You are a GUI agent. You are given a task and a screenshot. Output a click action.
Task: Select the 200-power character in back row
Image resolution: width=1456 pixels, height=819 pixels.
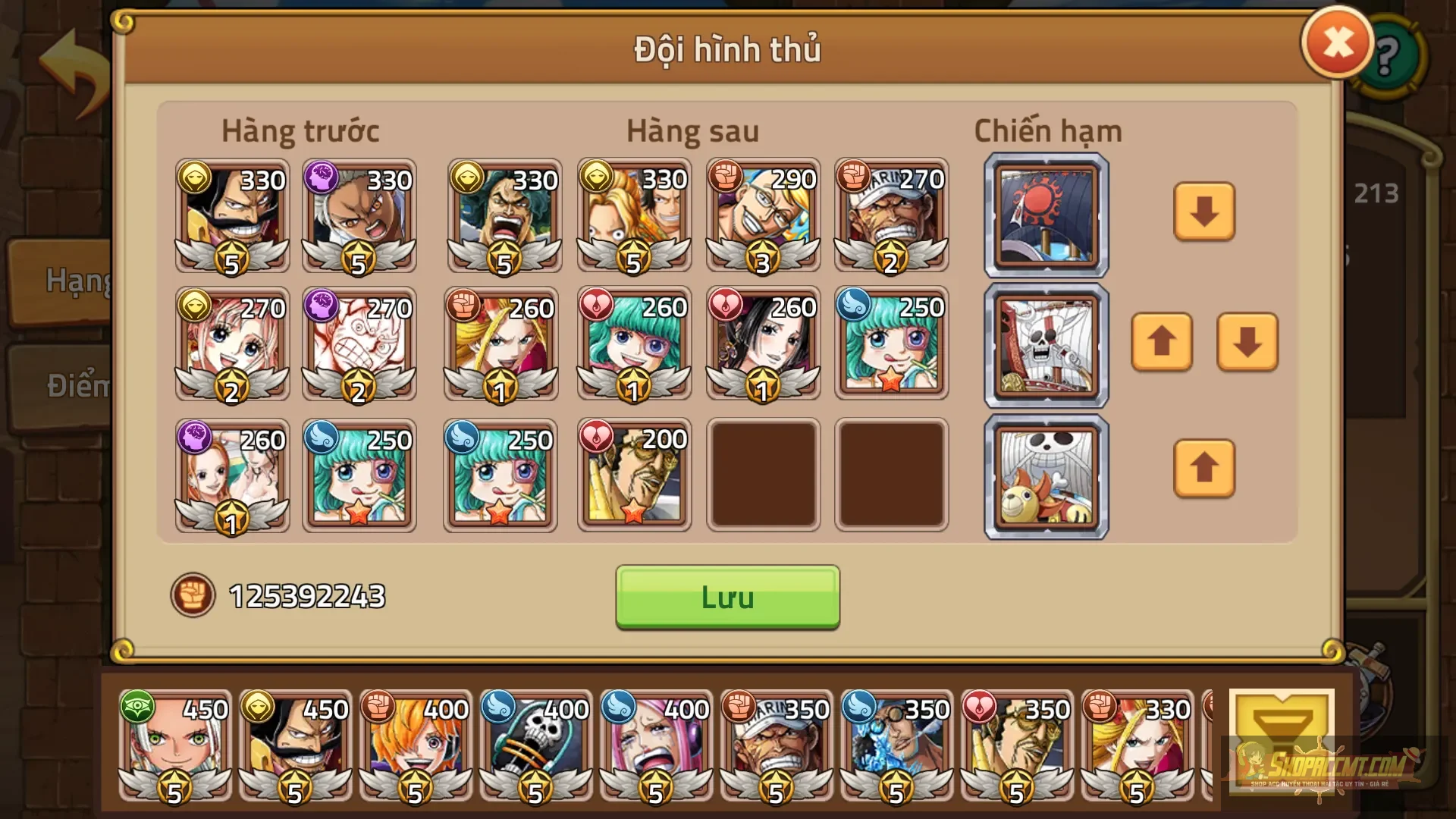pos(634,476)
